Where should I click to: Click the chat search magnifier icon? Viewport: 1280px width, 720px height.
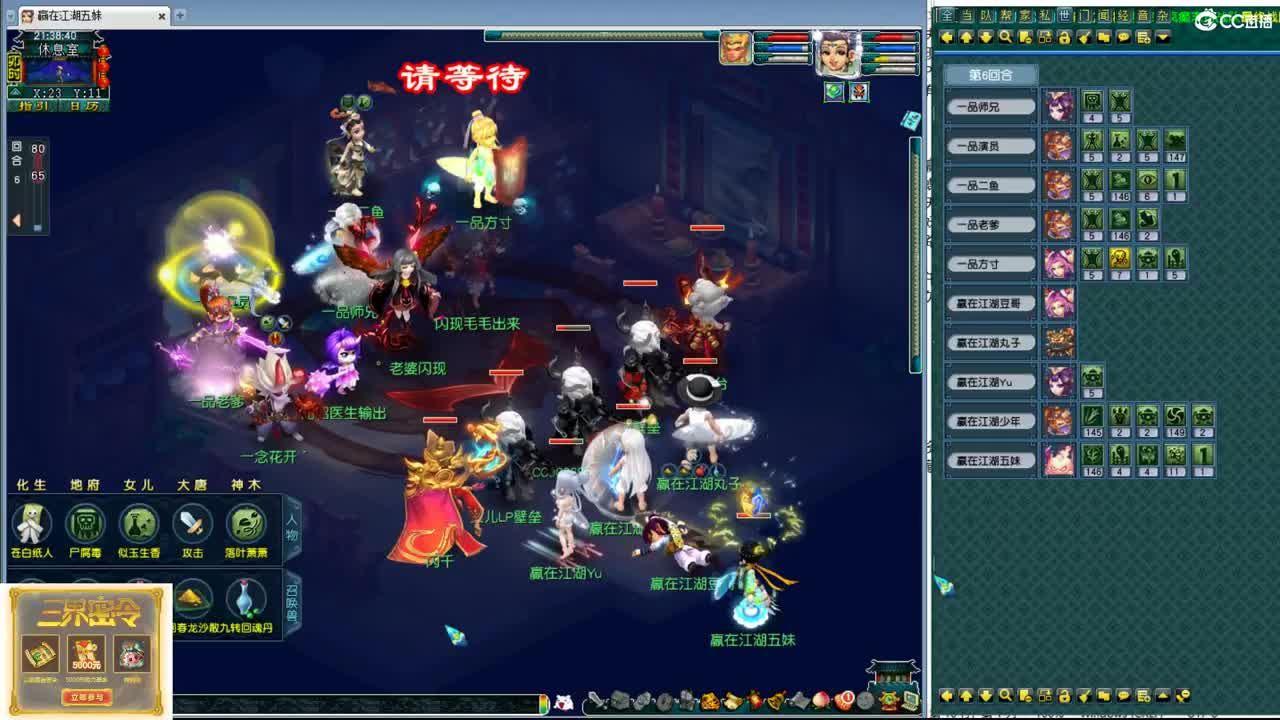tap(1006, 36)
